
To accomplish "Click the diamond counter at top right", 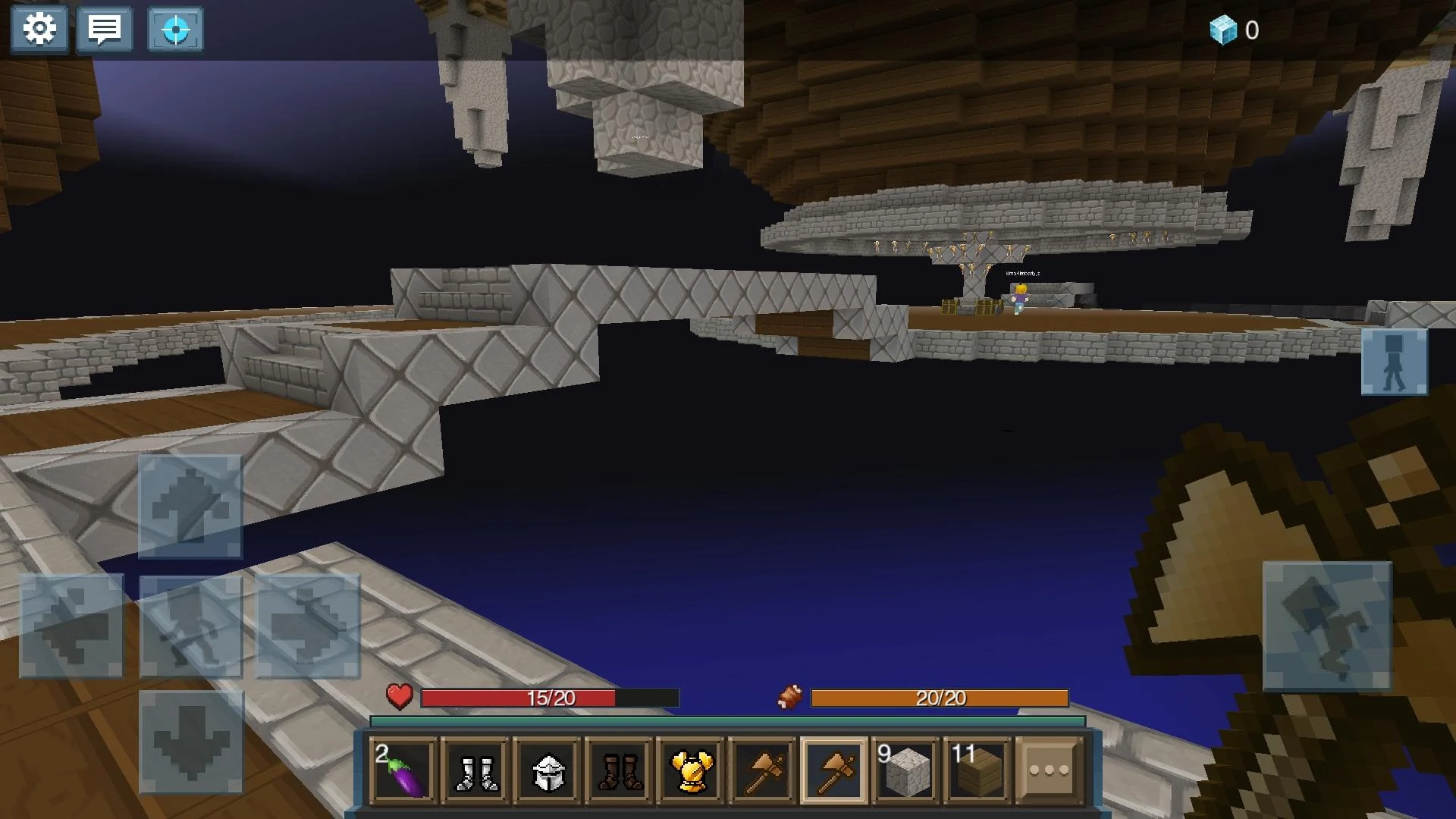I will click(1234, 30).
